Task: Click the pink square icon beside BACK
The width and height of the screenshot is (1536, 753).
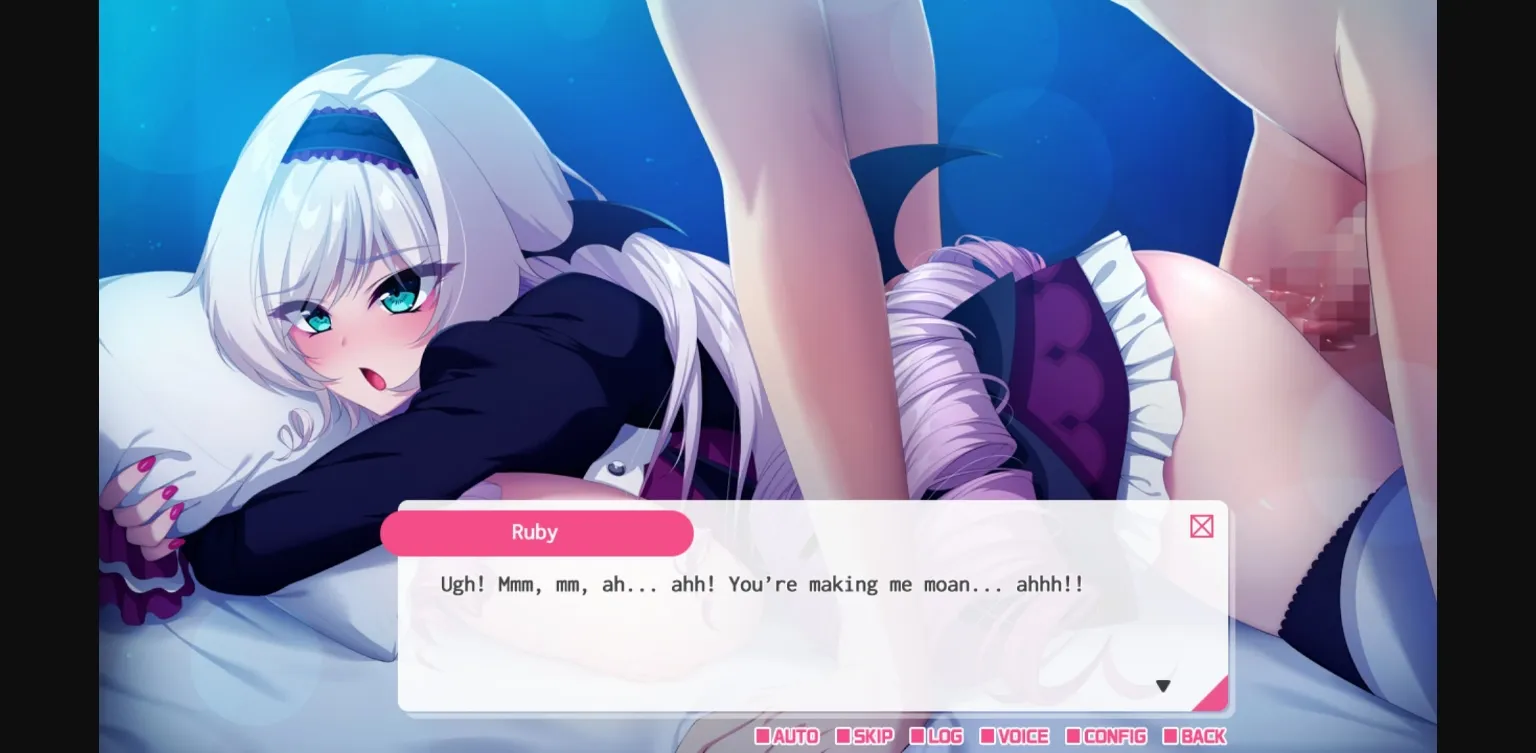Action: pyautogui.click(x=1172, y=737)
